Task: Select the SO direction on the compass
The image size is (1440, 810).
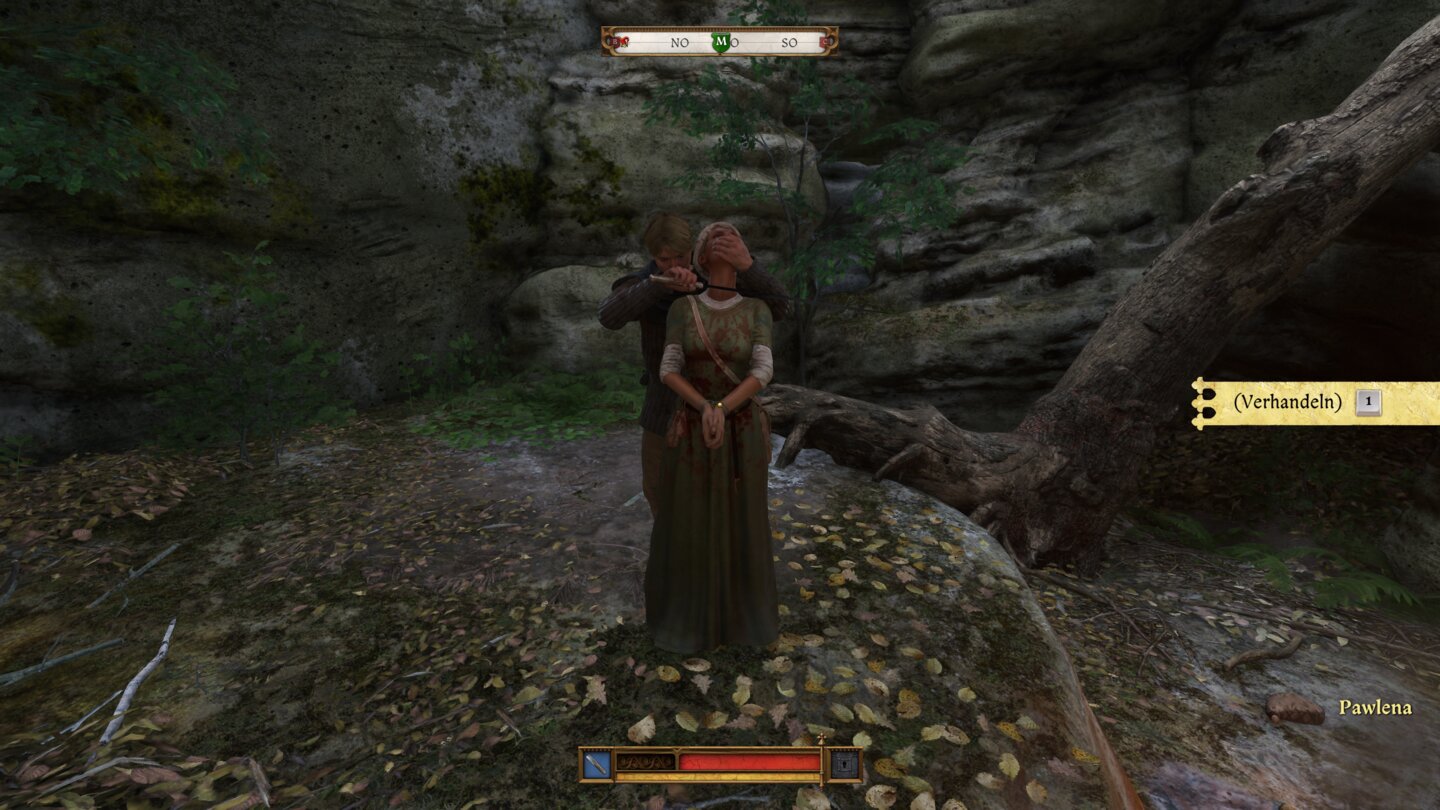Action: point(790,42)
